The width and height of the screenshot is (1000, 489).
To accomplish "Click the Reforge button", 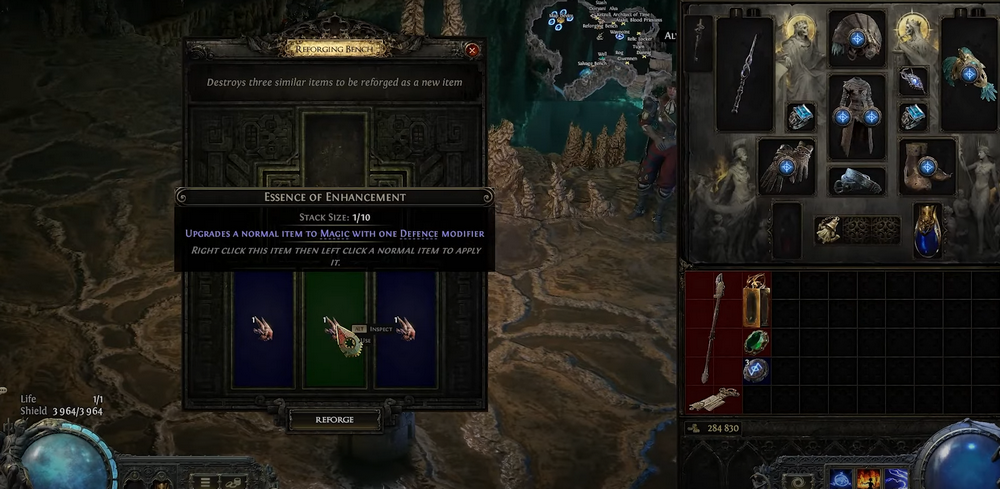I will click(x=334, y=420).
